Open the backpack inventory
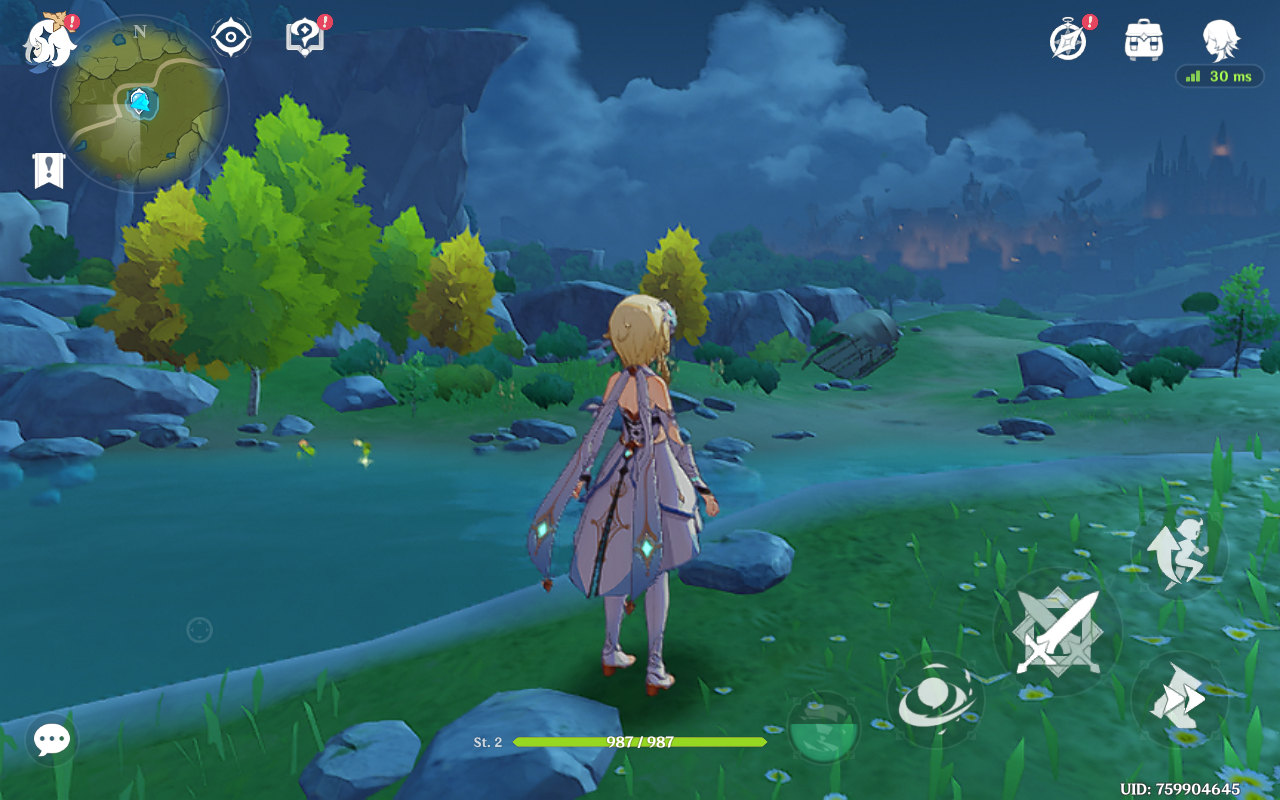The height and width of the screenshot is (800, 1280). pos(1143,40)
